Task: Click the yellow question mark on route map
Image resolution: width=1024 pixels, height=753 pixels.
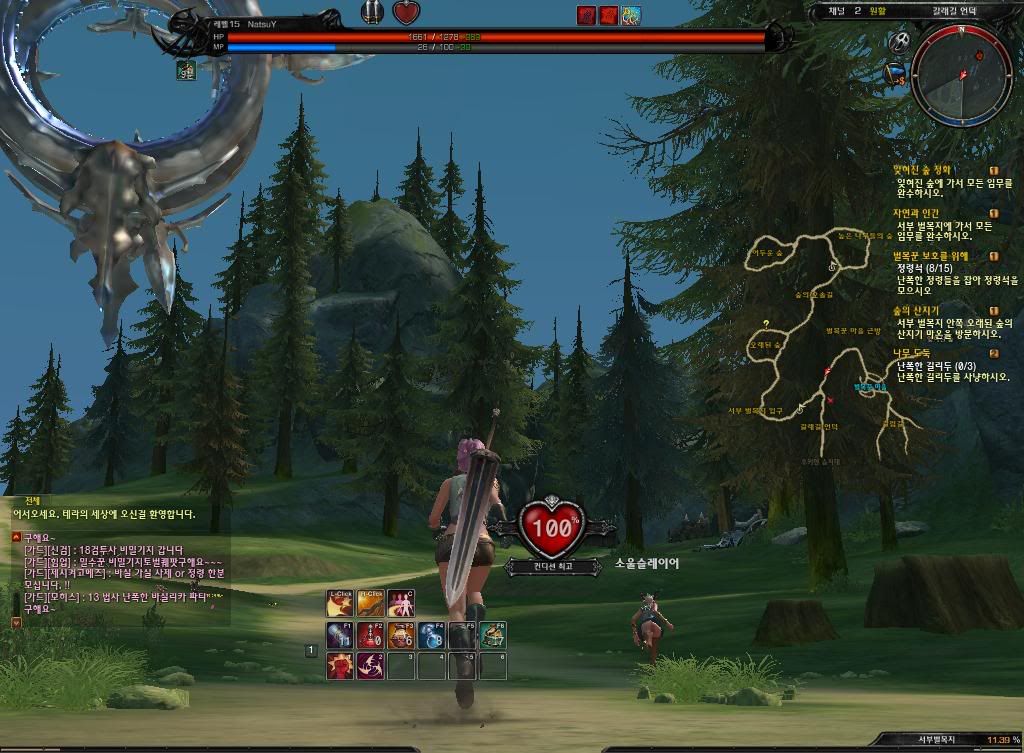Action: (766, 324)
